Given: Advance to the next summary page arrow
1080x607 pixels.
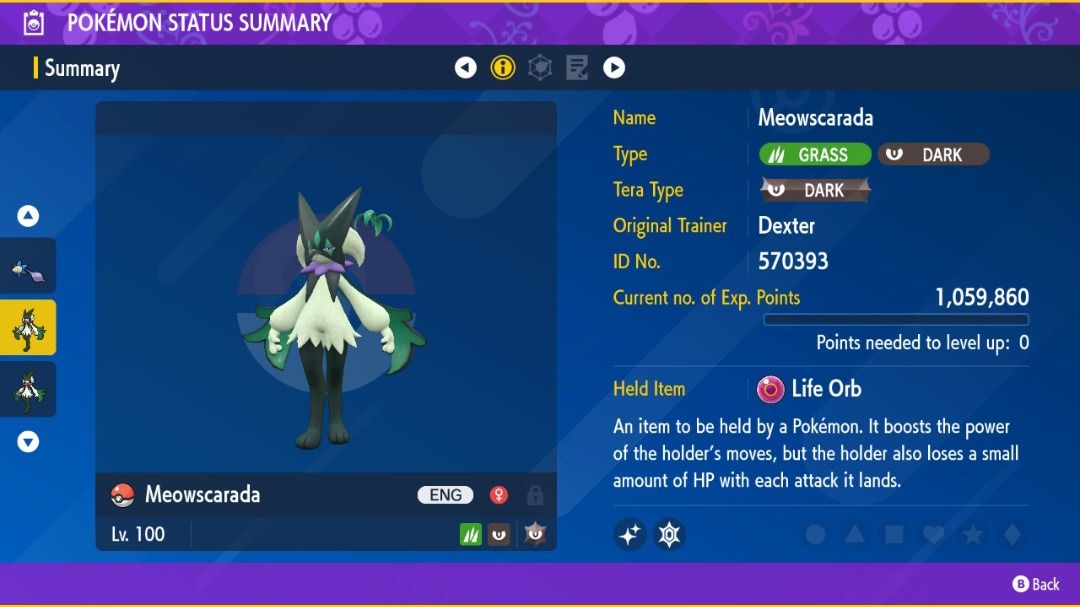Looking at the screenshot, I should (x=614, y=68).
